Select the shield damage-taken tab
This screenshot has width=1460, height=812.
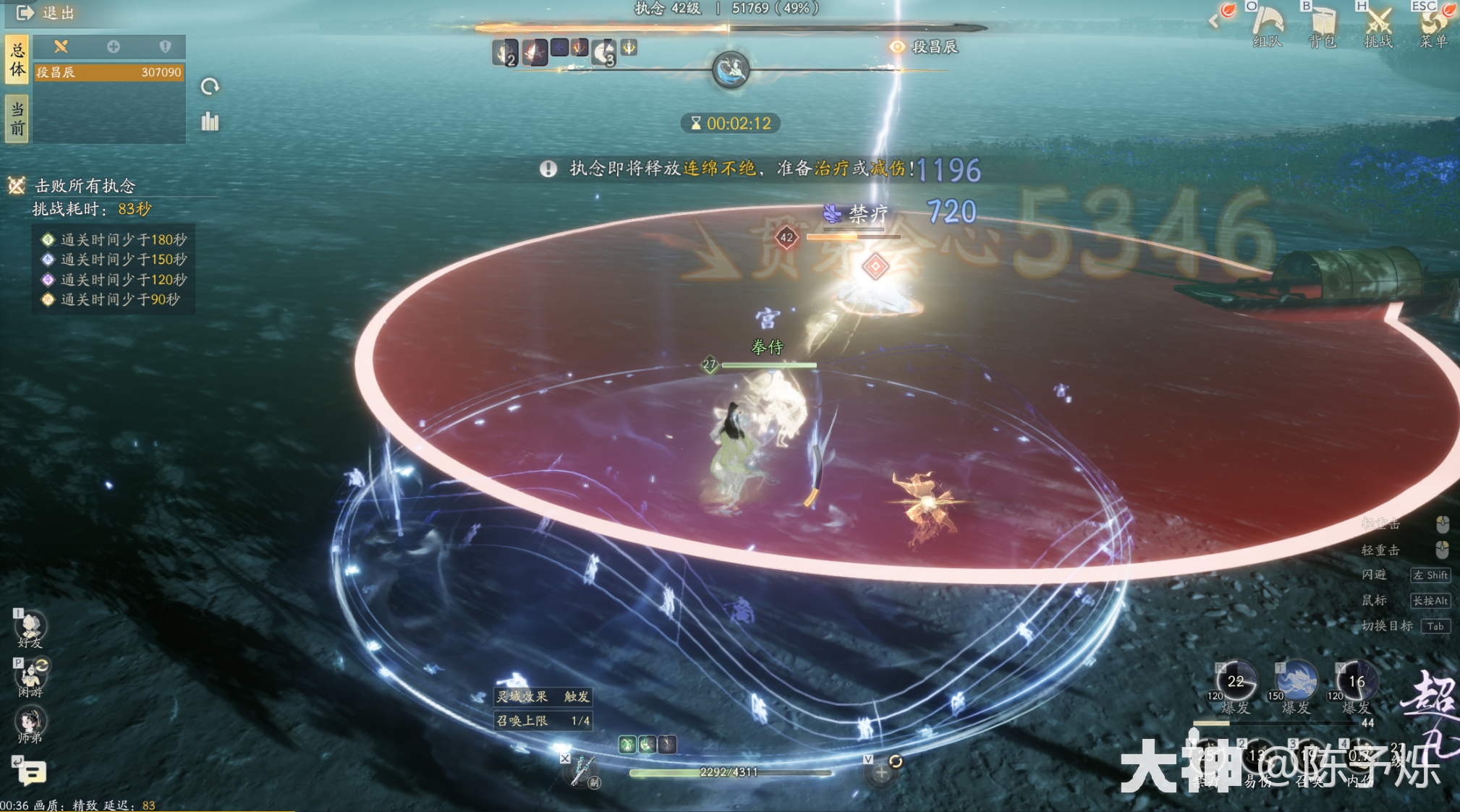(x=166, y=47)
